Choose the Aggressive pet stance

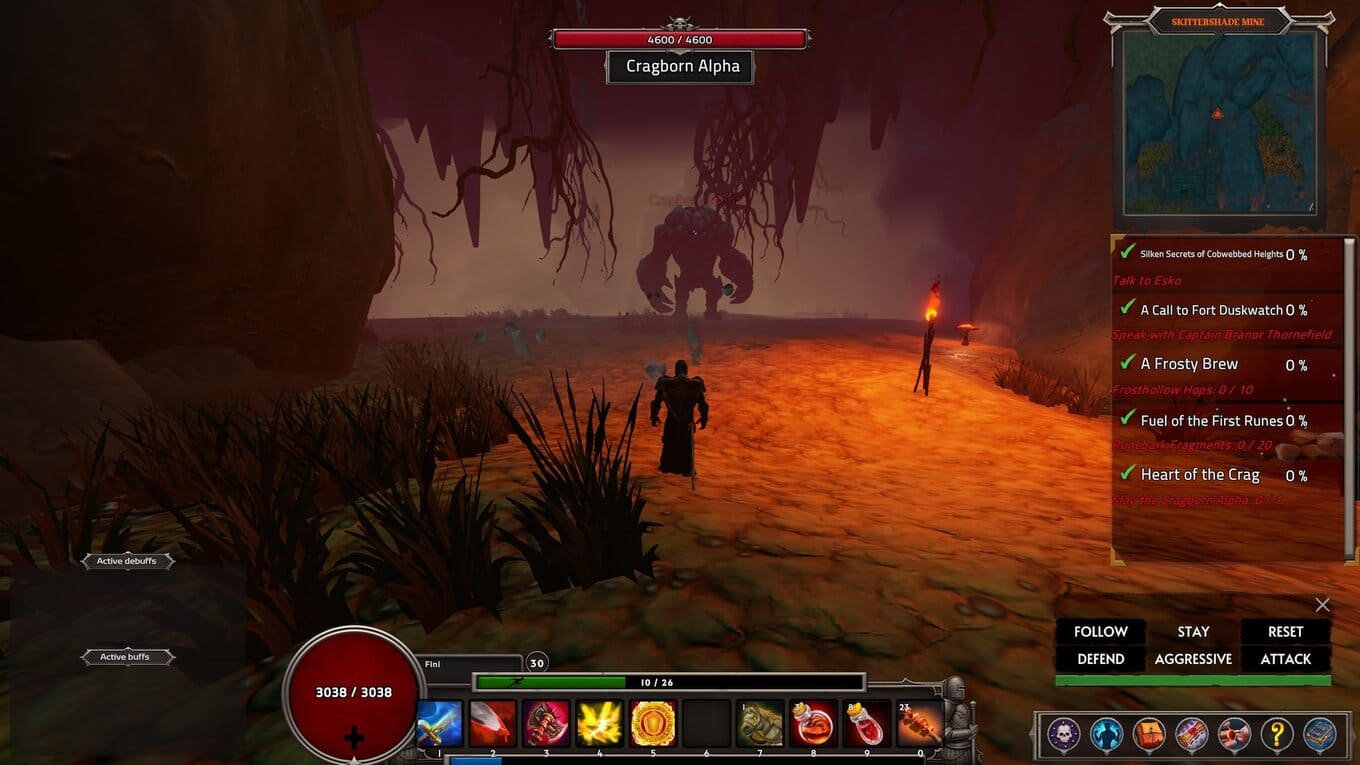[x=1193, y=659]
